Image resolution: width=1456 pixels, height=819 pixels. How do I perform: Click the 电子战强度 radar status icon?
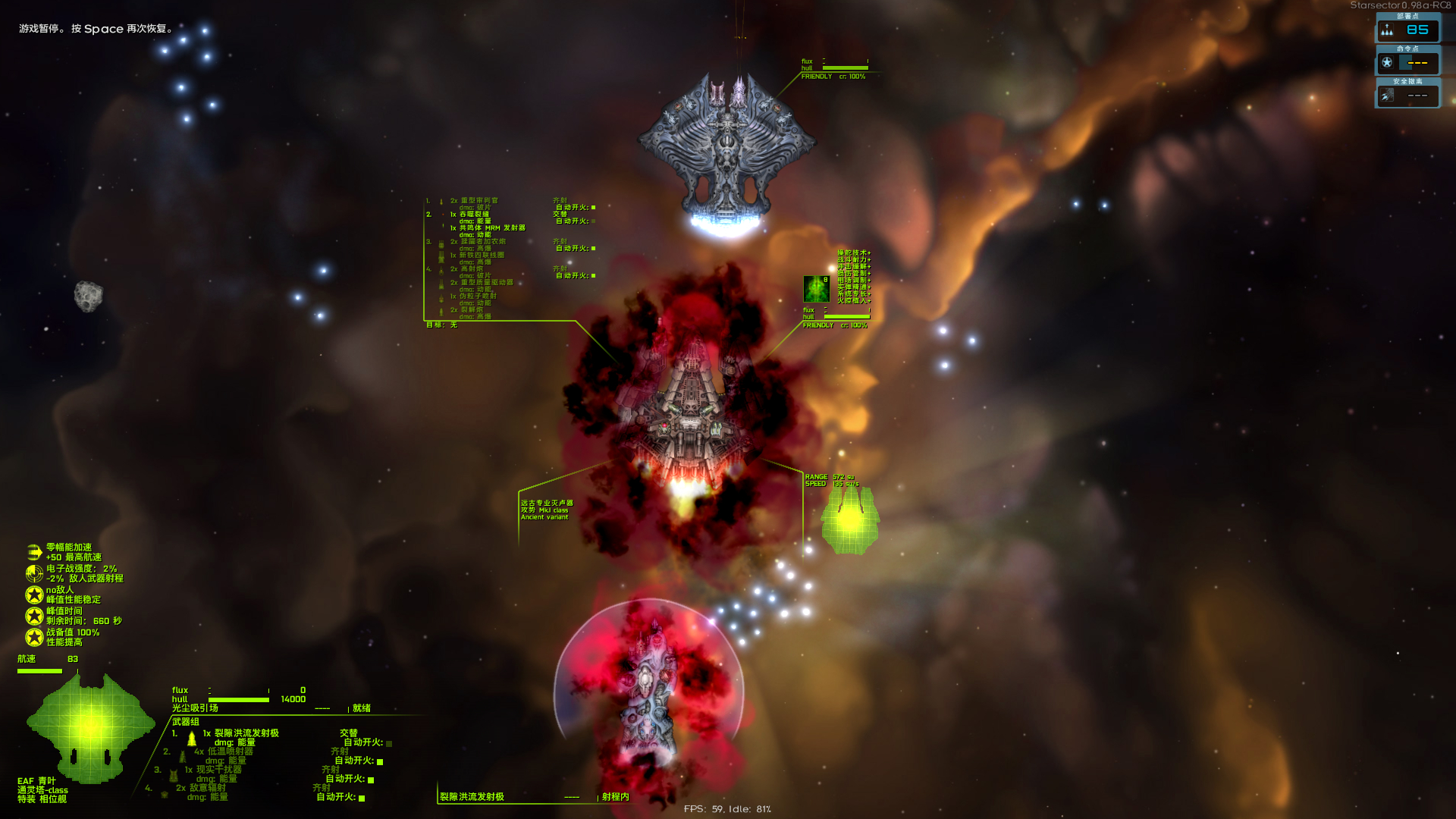point(34,573)
